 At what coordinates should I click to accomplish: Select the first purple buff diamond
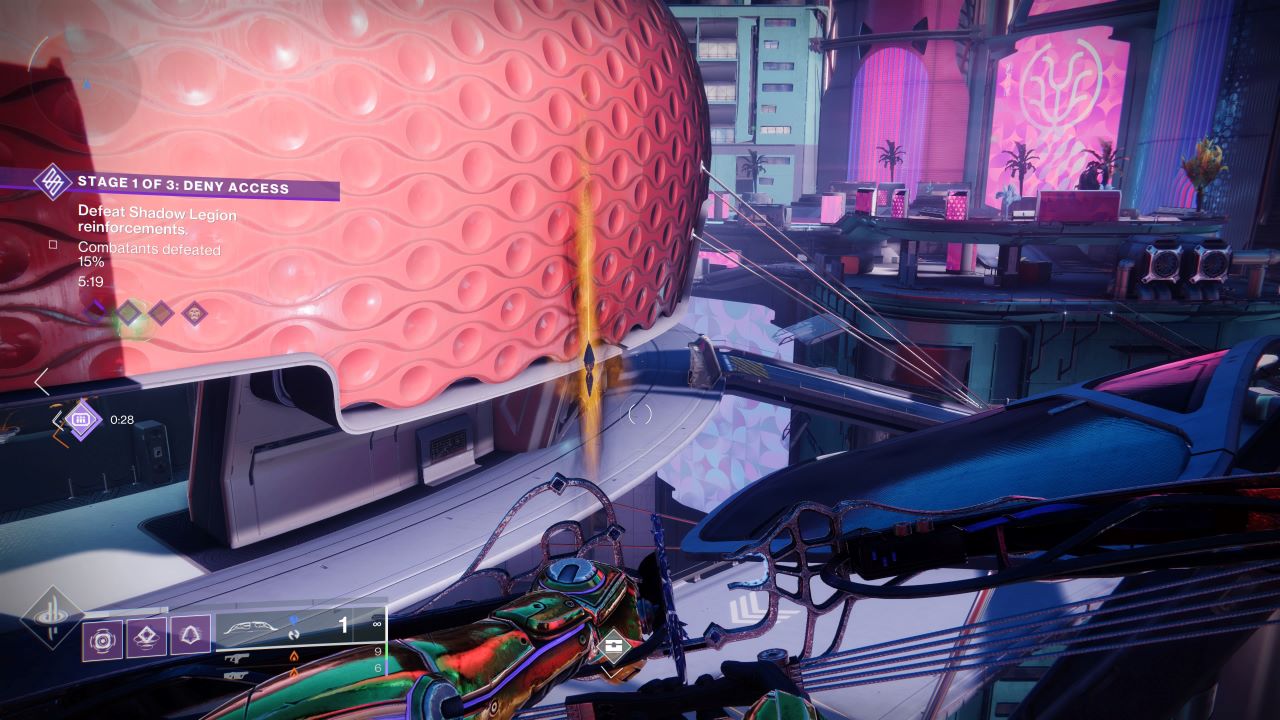[95, 311]
